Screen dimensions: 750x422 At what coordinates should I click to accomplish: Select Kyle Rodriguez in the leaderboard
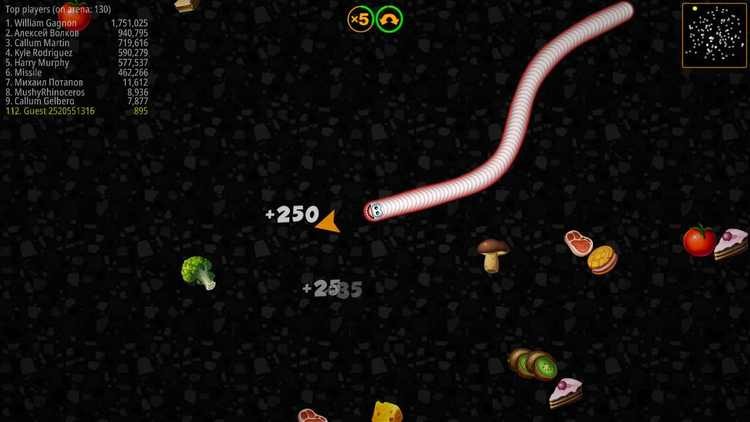pos(75,53)
